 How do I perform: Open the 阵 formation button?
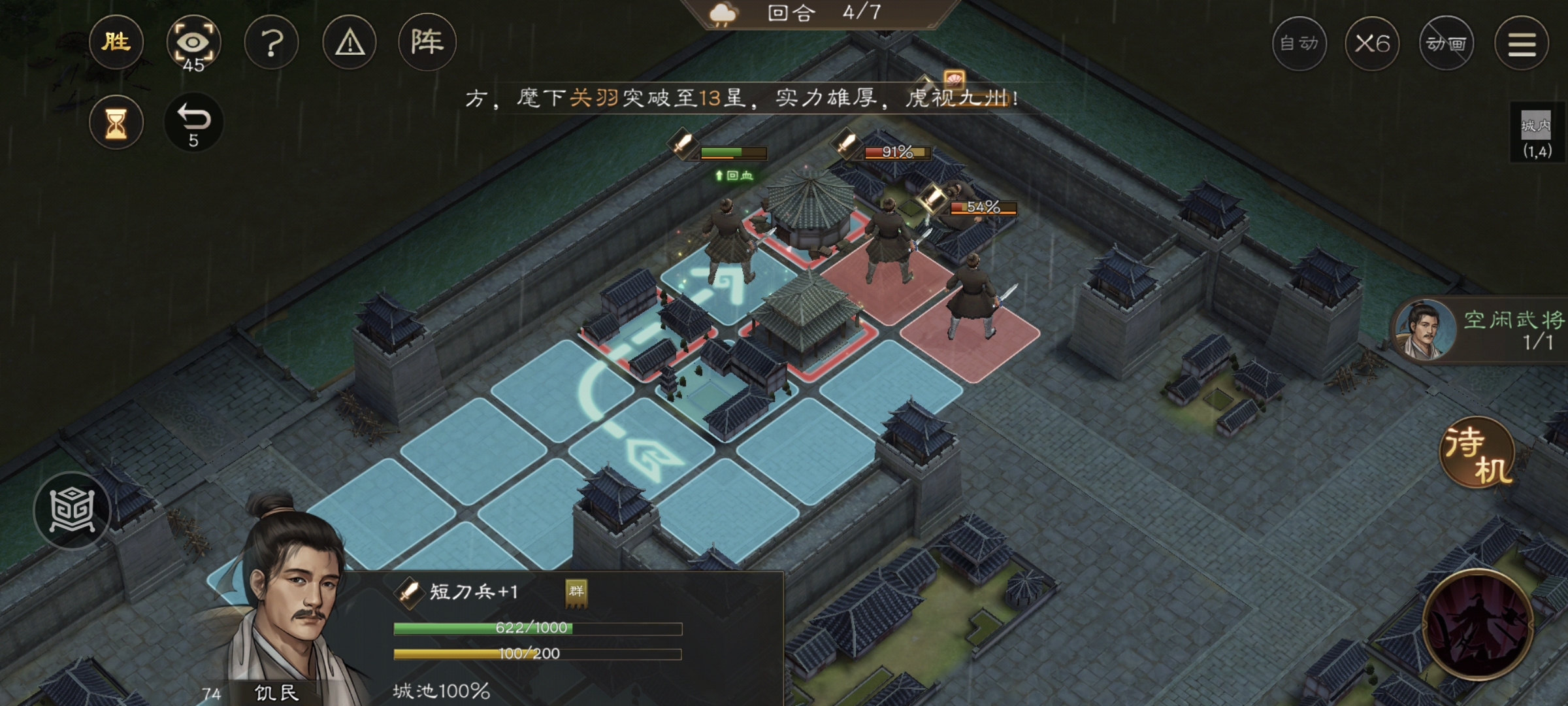point(427,43)
